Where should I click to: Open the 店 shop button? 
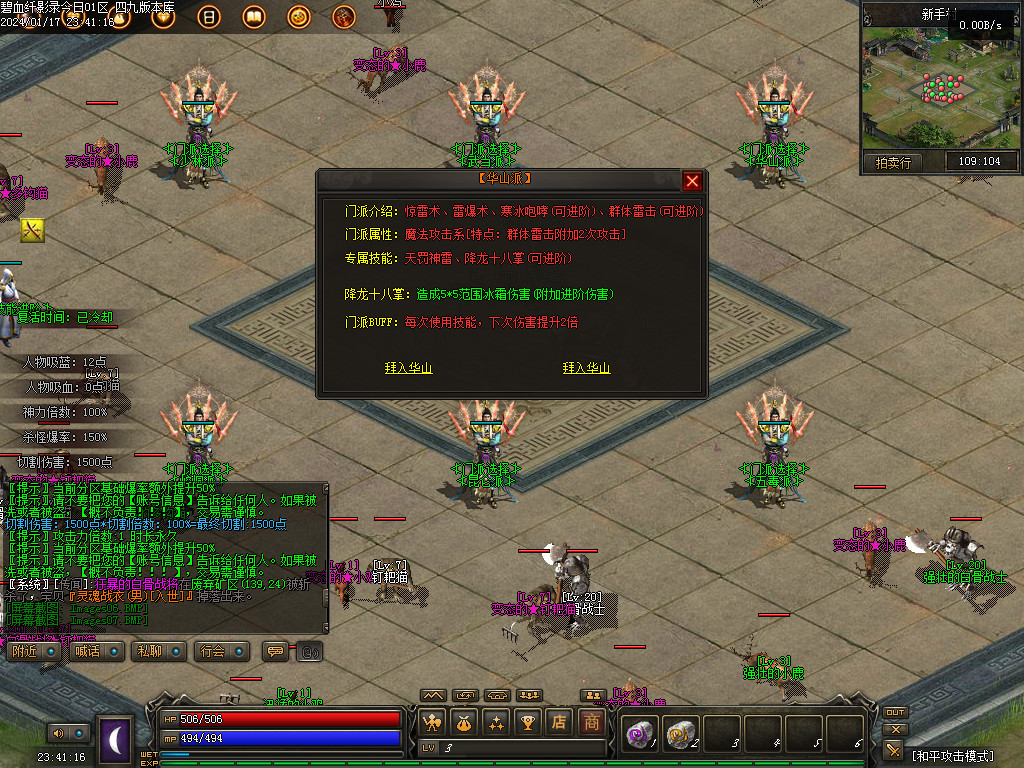[560, 721]
